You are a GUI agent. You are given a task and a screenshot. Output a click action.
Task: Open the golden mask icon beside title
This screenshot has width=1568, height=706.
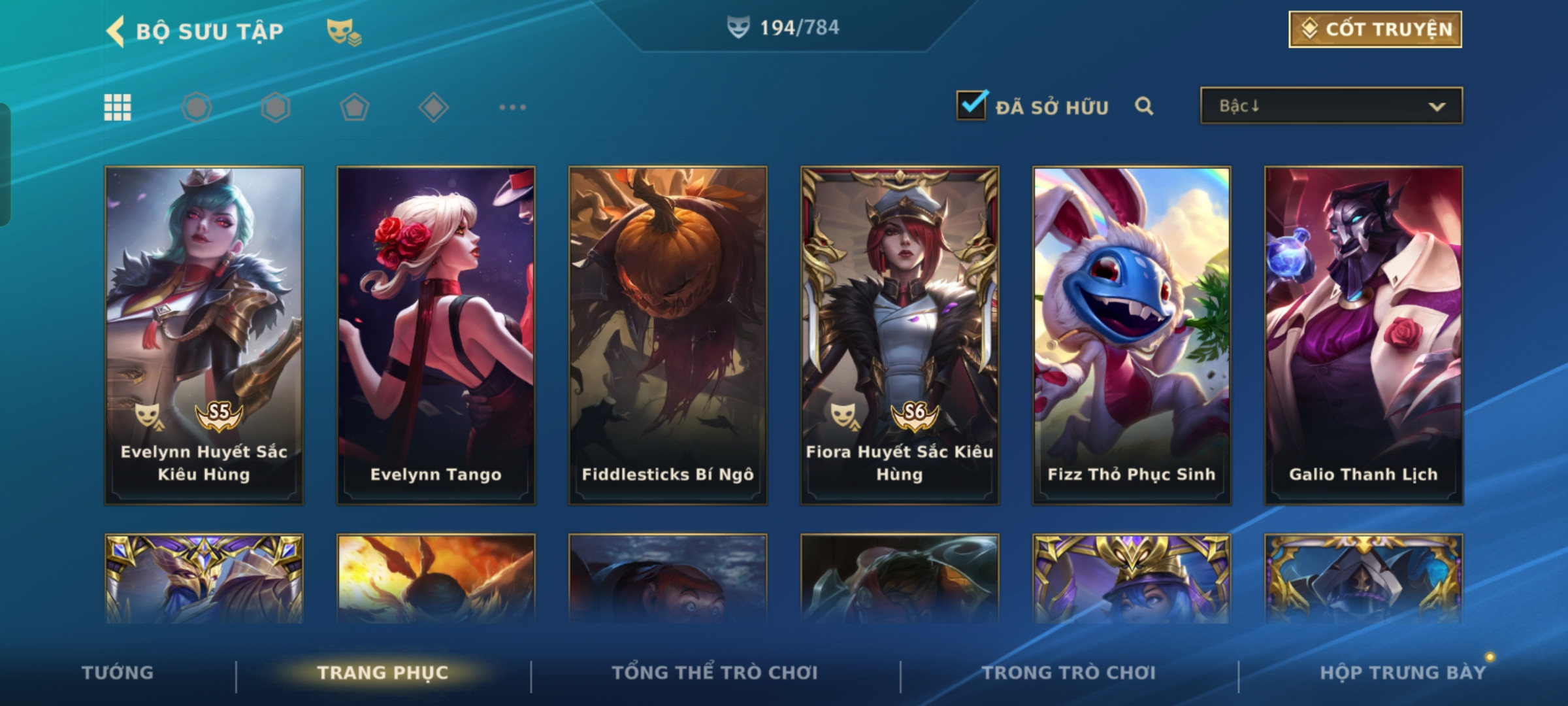point(343,31)
